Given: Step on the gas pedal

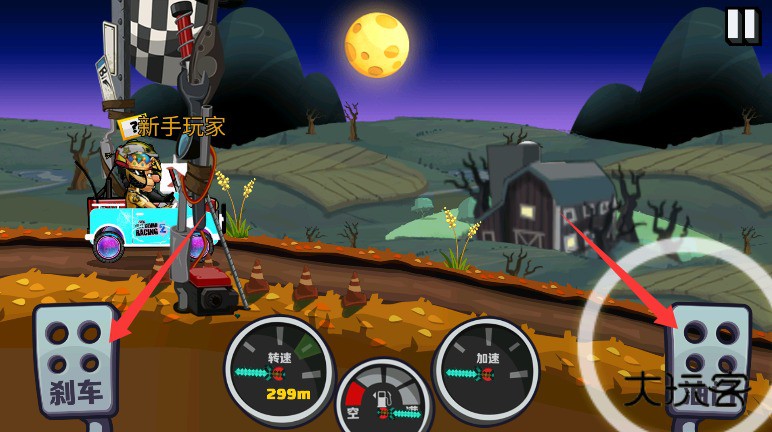Looking at the screenshot, I should pyautogui.click(x=708, y=361).
